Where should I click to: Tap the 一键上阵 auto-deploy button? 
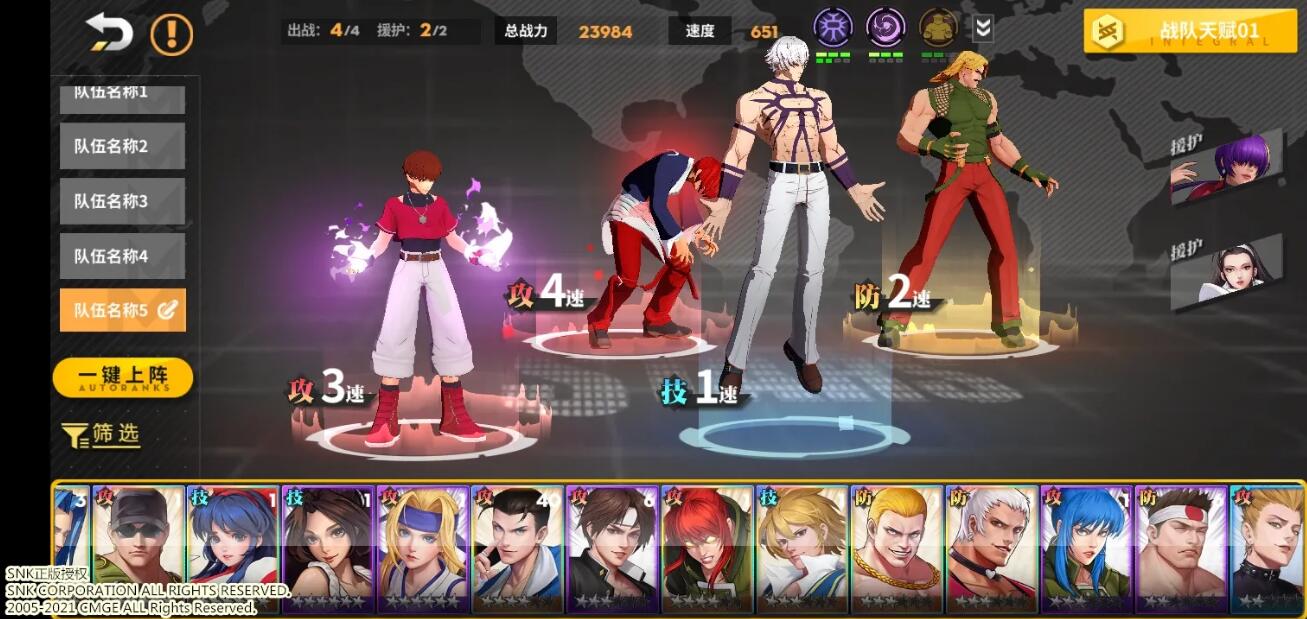pyautogui.click(x=123, y=378)
